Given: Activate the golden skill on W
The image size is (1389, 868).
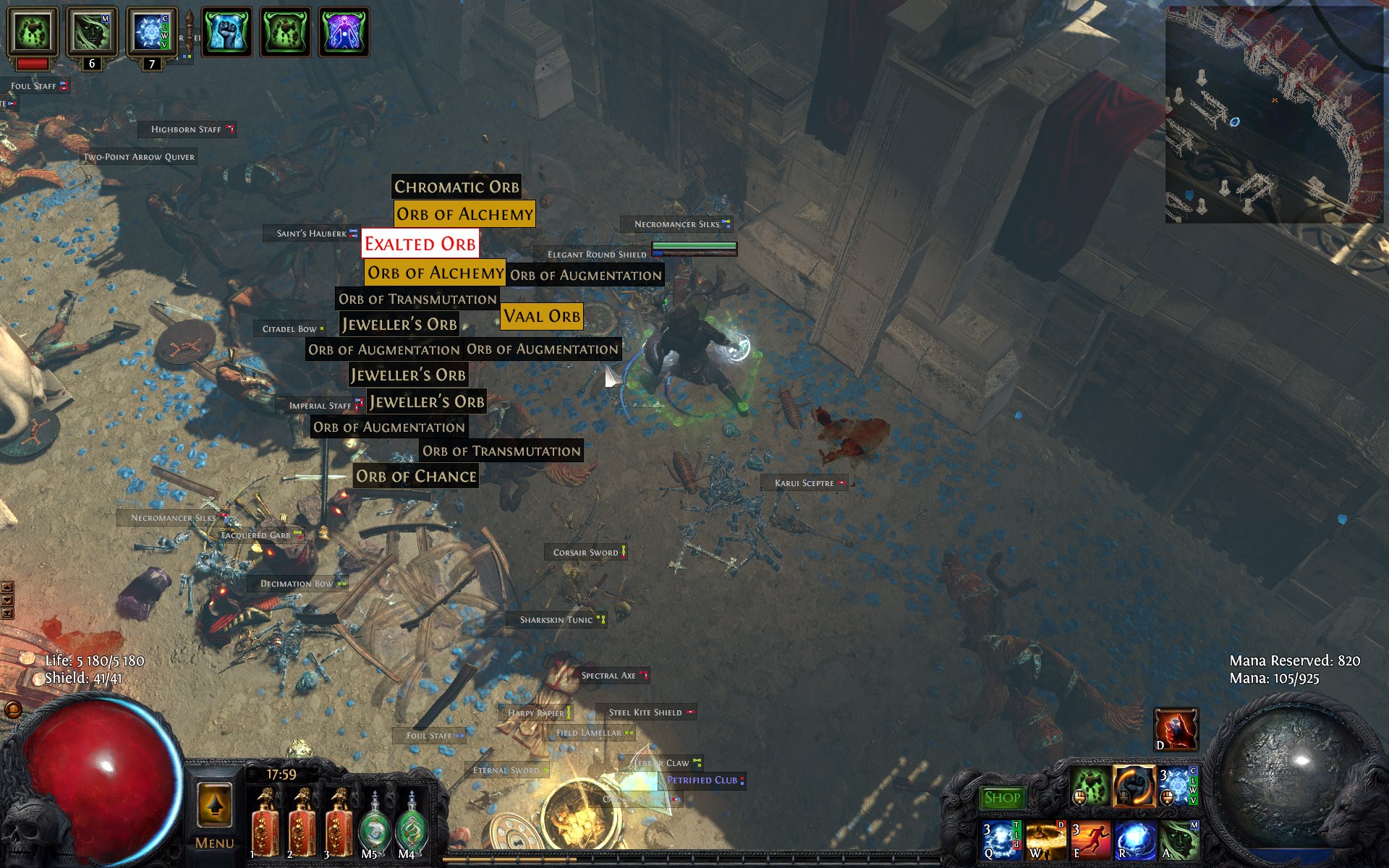Looking at the screenshot, I should click(x=1045, y=841).
